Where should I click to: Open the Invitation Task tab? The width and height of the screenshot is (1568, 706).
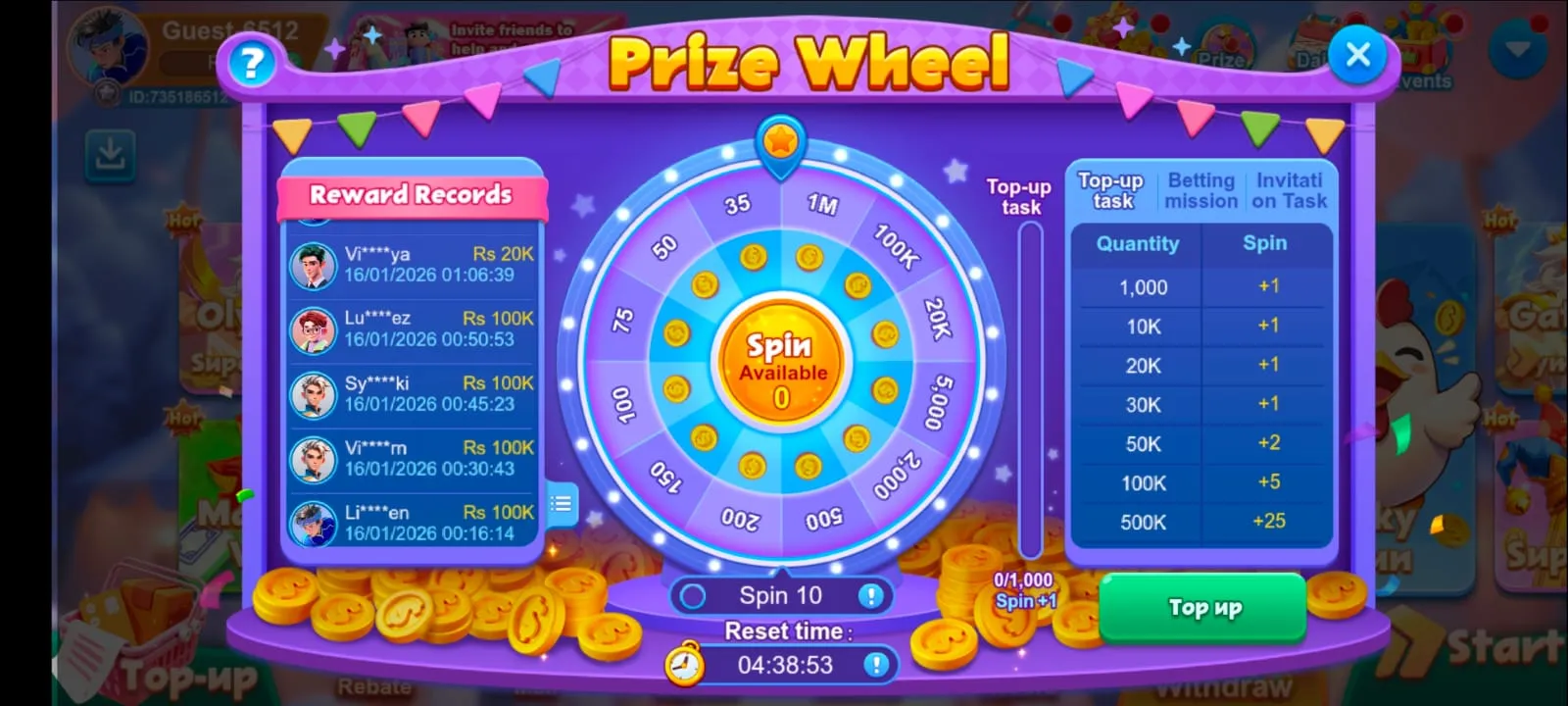[1290, 189]
